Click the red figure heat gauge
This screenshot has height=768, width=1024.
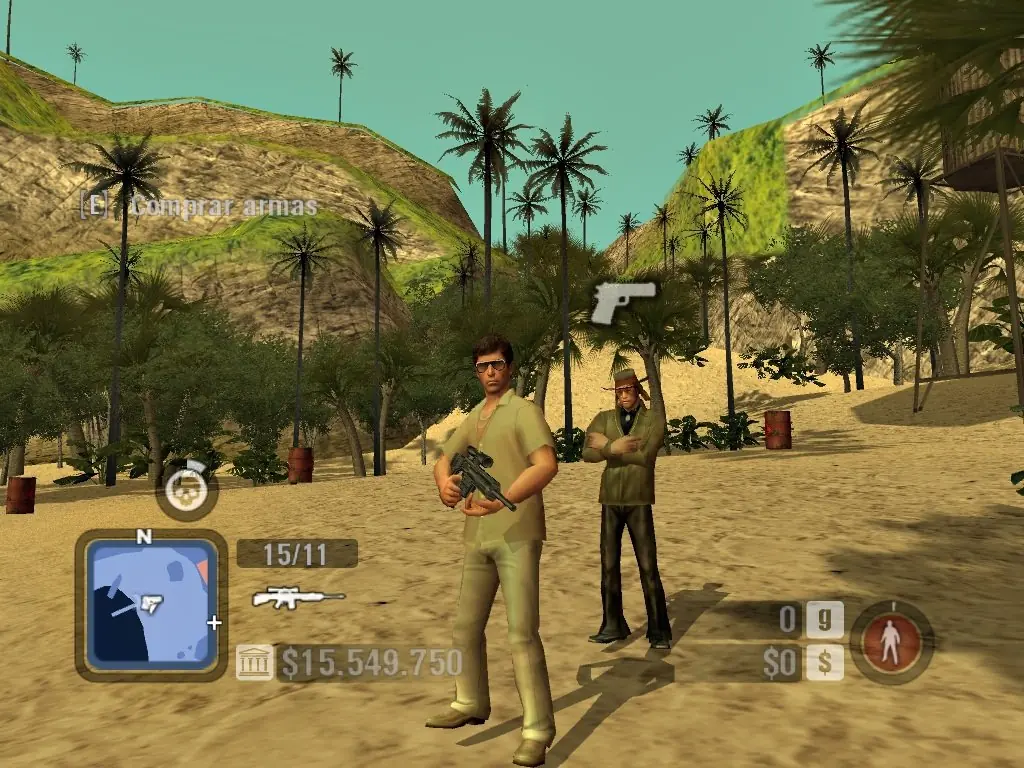892,642
